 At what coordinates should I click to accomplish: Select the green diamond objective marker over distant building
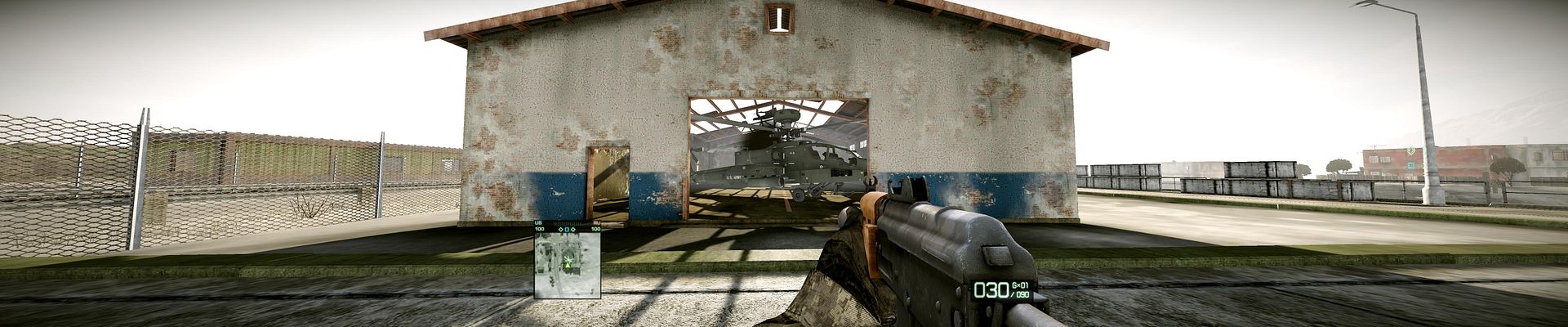pos(1412,150)
